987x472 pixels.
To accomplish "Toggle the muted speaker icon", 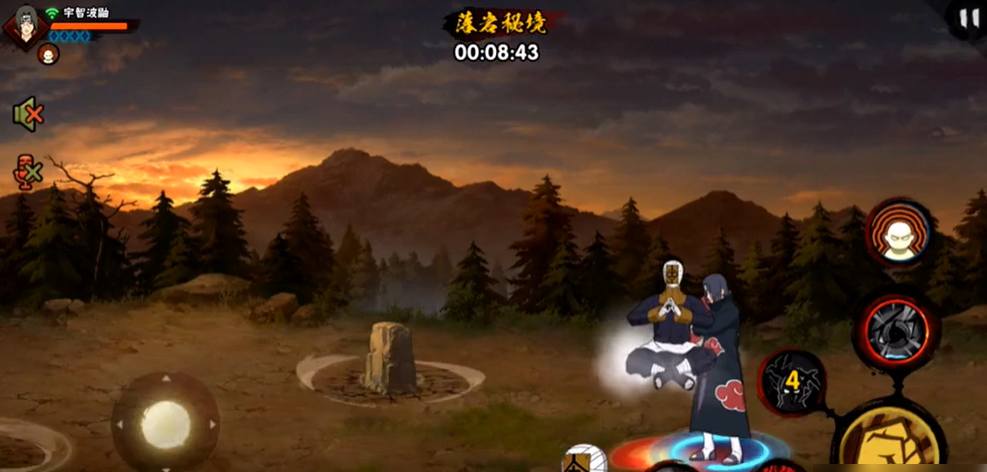I will coord(27,114).
